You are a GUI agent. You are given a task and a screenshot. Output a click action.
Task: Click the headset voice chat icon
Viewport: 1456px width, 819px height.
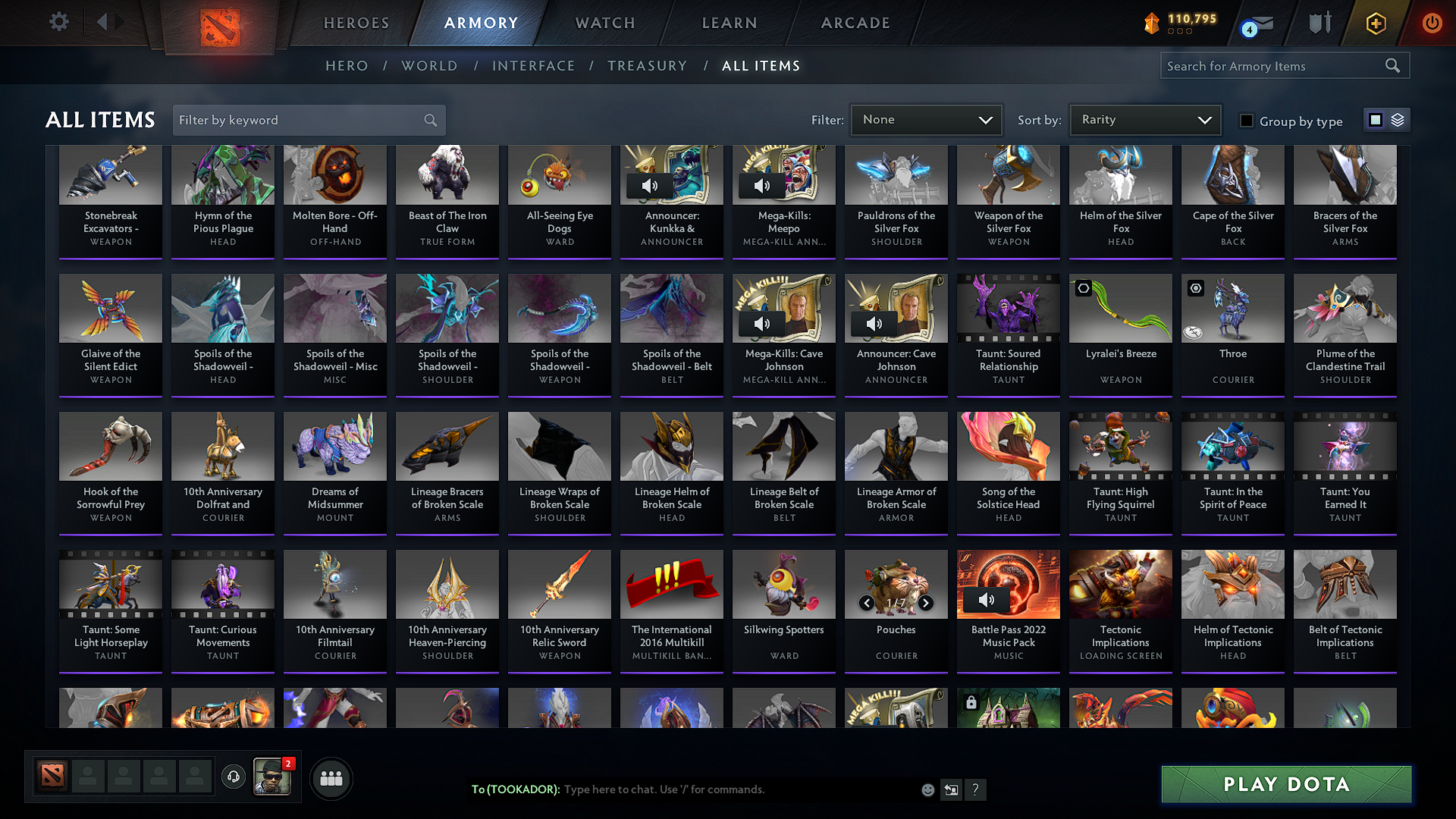[234, 778]
